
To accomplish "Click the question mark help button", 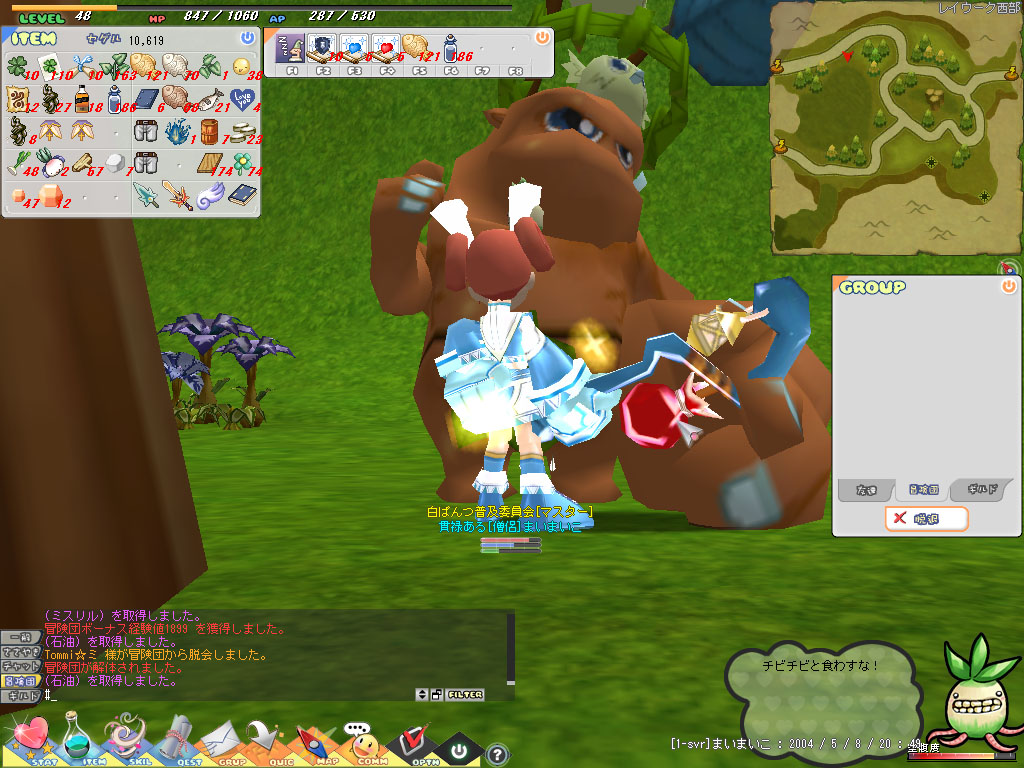I will (497, 754).
